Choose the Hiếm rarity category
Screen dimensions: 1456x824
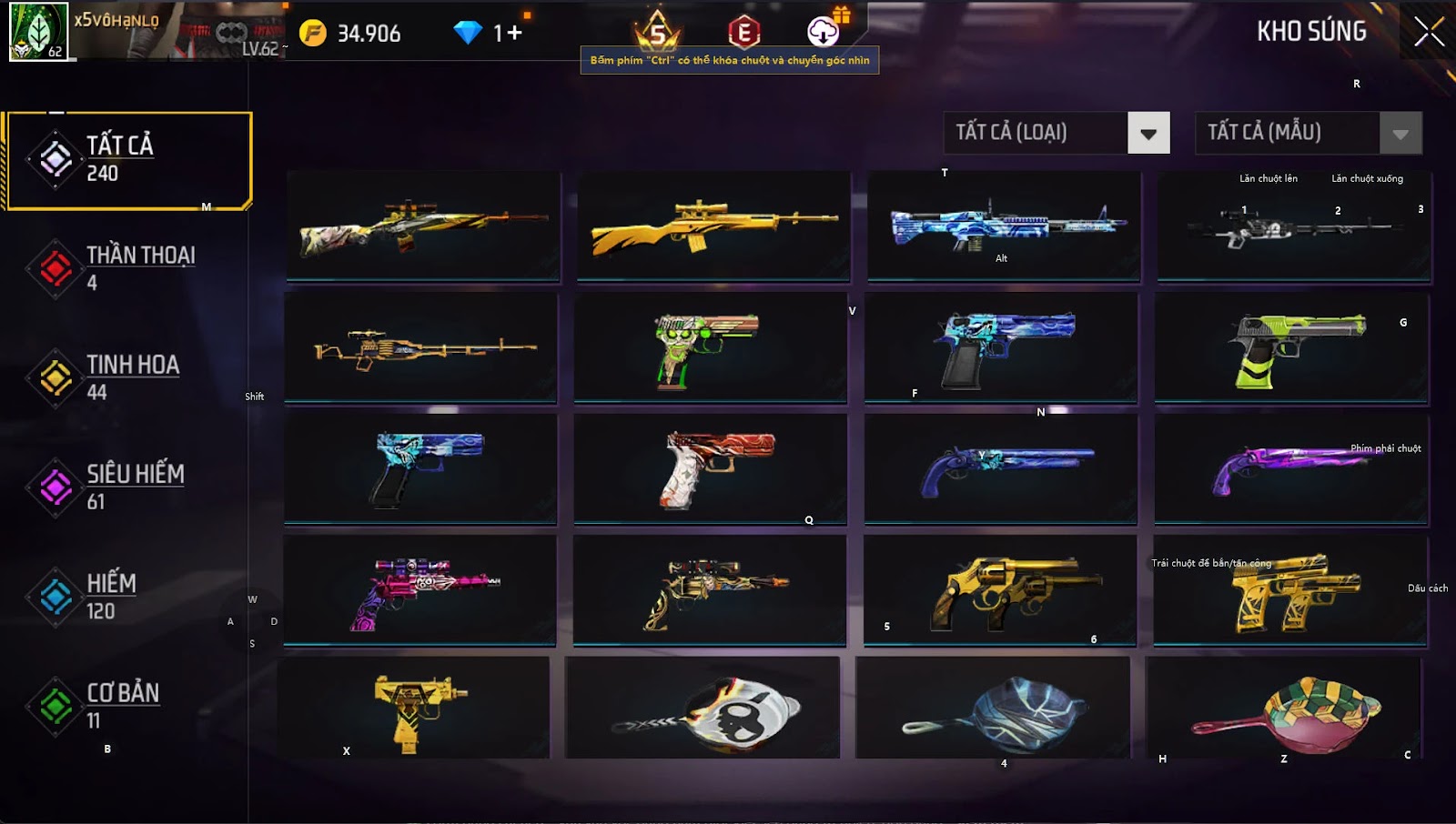tap(127, 596)
